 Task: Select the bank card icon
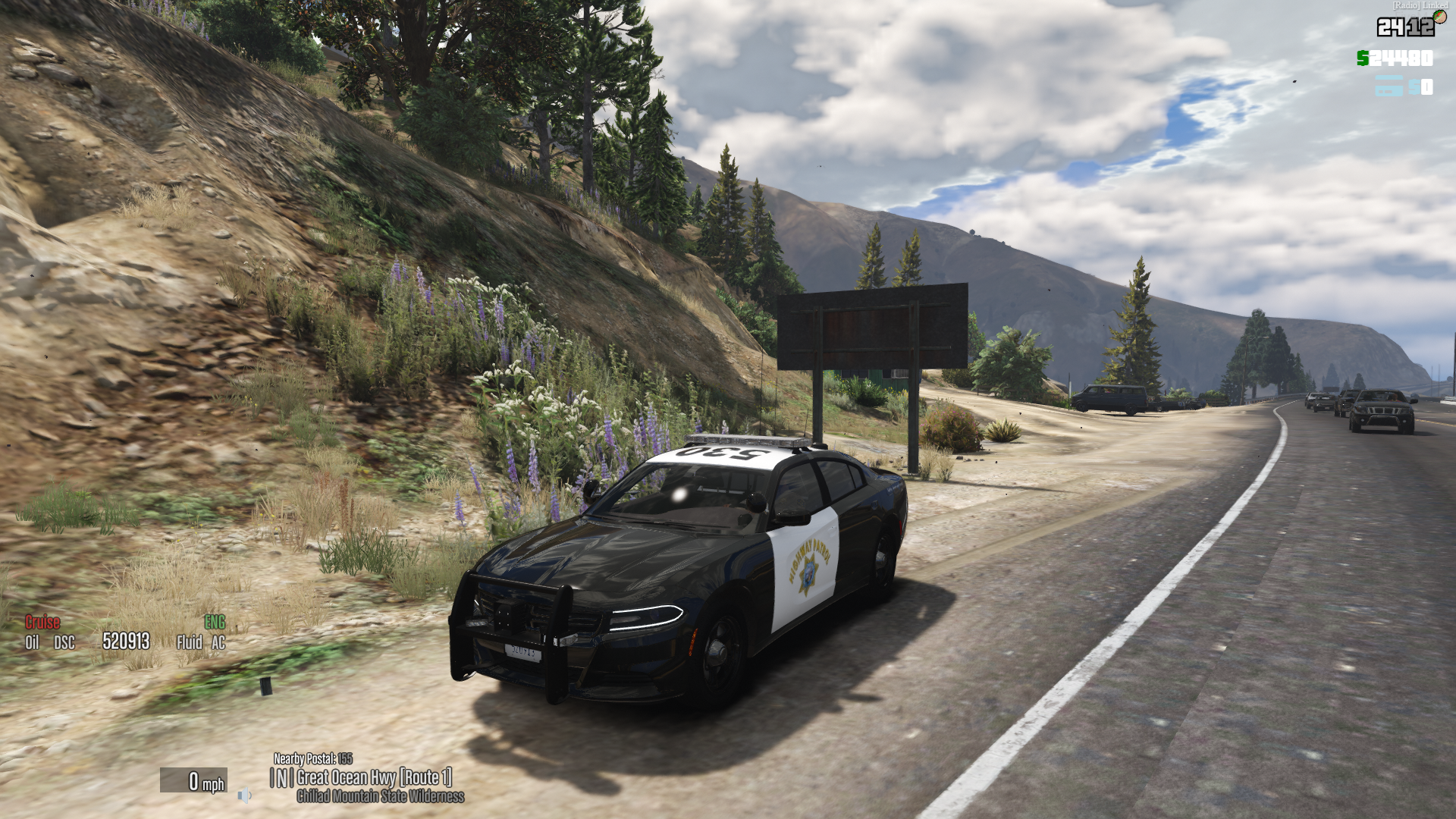(x=1389, y=86)
